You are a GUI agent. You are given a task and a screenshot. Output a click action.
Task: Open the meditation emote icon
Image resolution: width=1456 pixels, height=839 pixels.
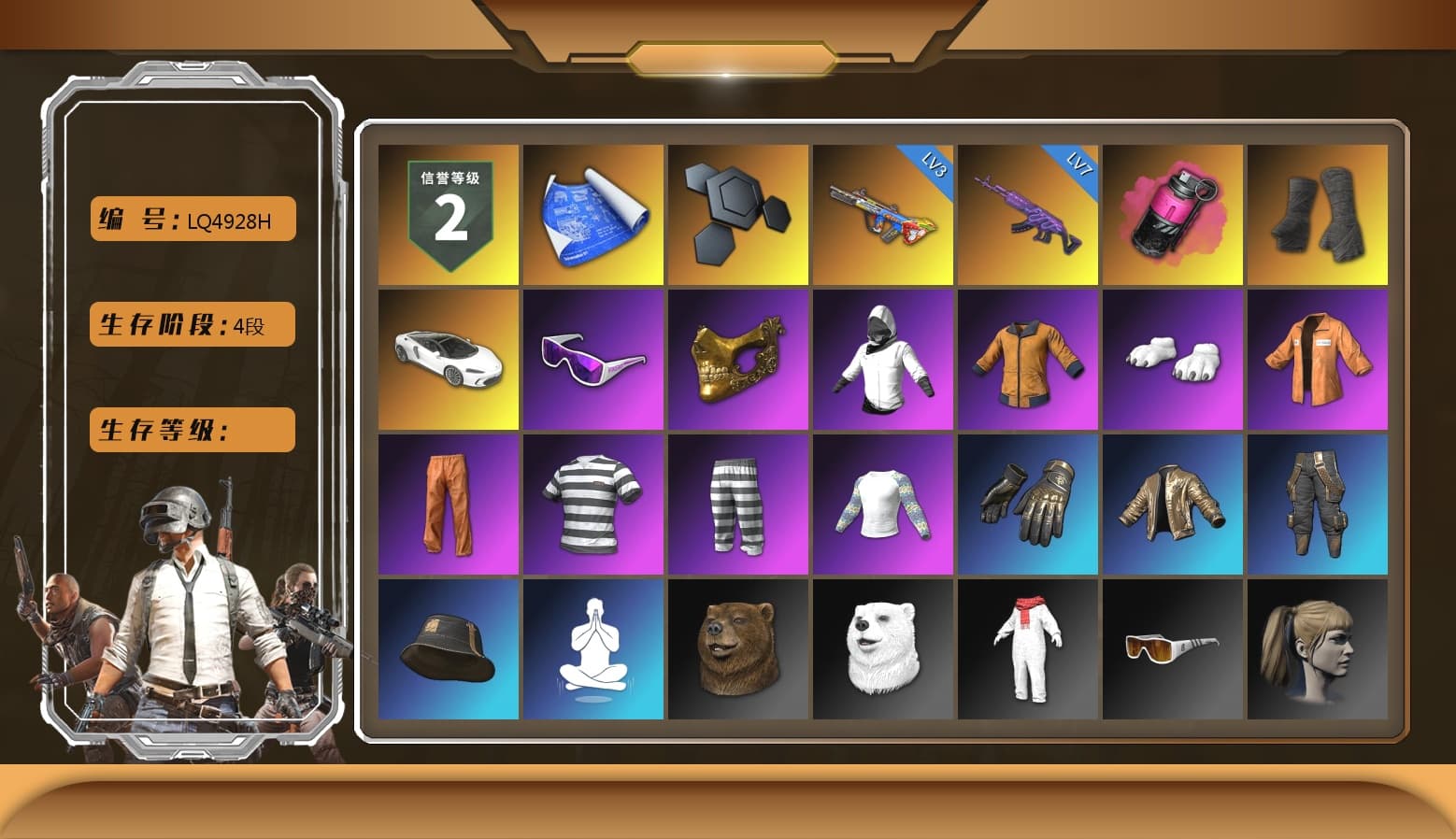592,647
